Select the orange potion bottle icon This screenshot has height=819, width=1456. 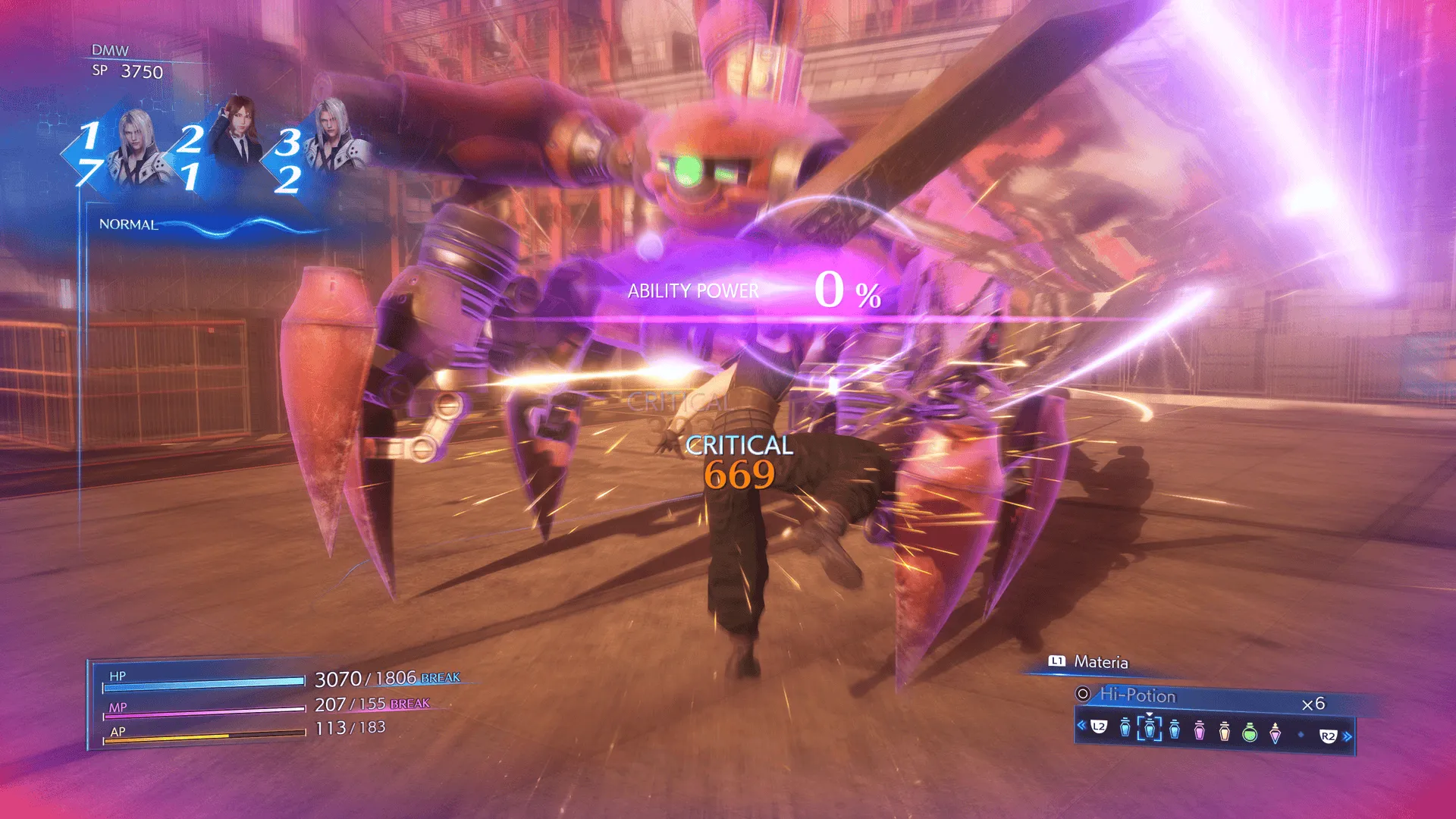click(x=1224, y=731)
